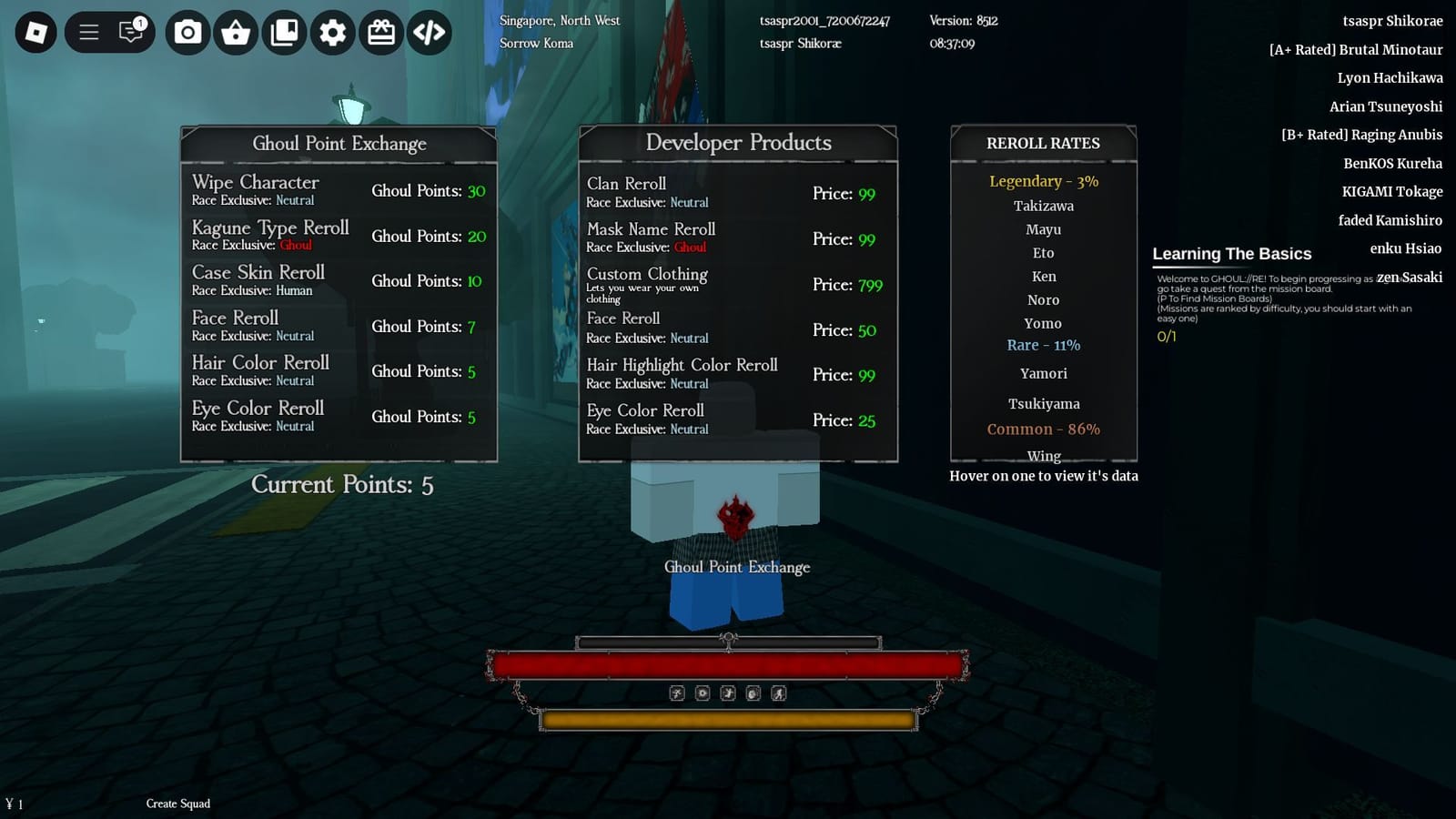Toggle the mask face ability icon
This screenshot has width=1456, height=819.
(753, 693)
